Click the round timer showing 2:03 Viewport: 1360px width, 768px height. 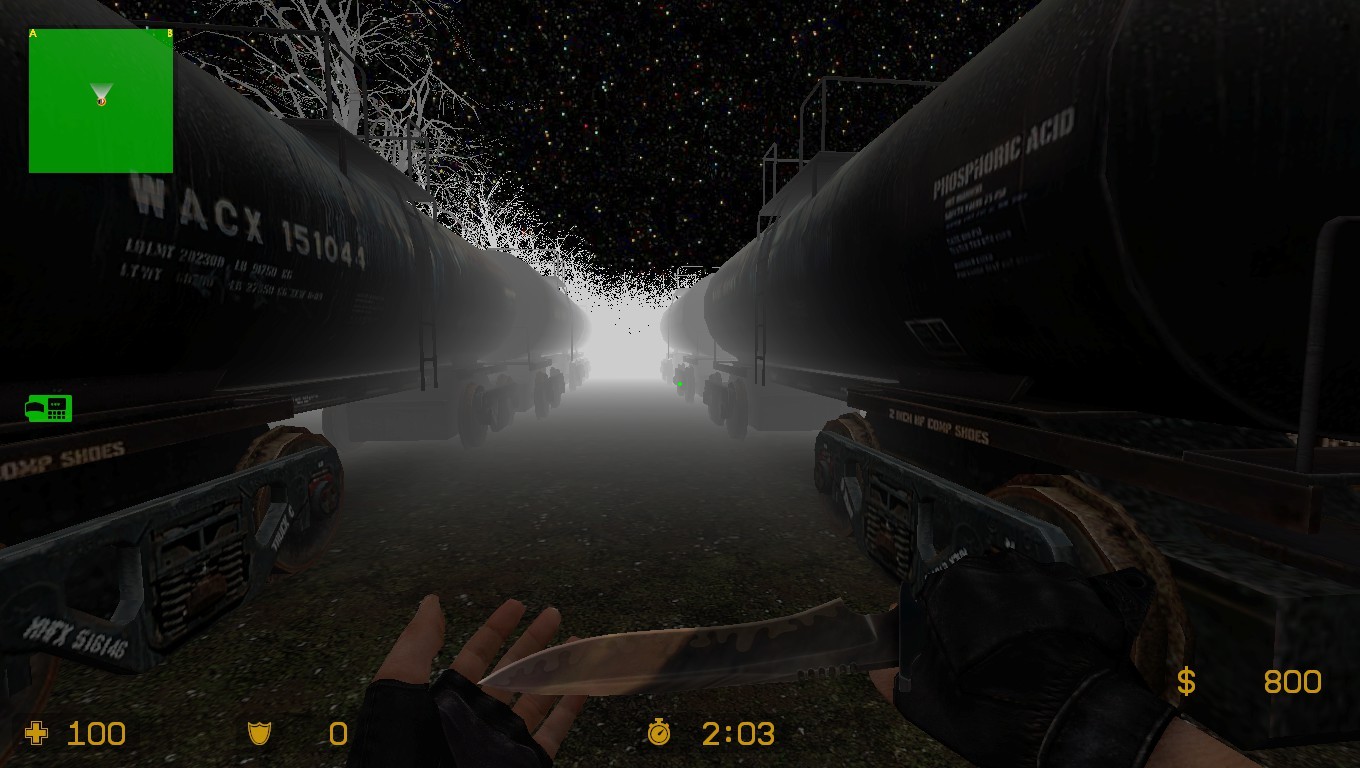(740, 733)
